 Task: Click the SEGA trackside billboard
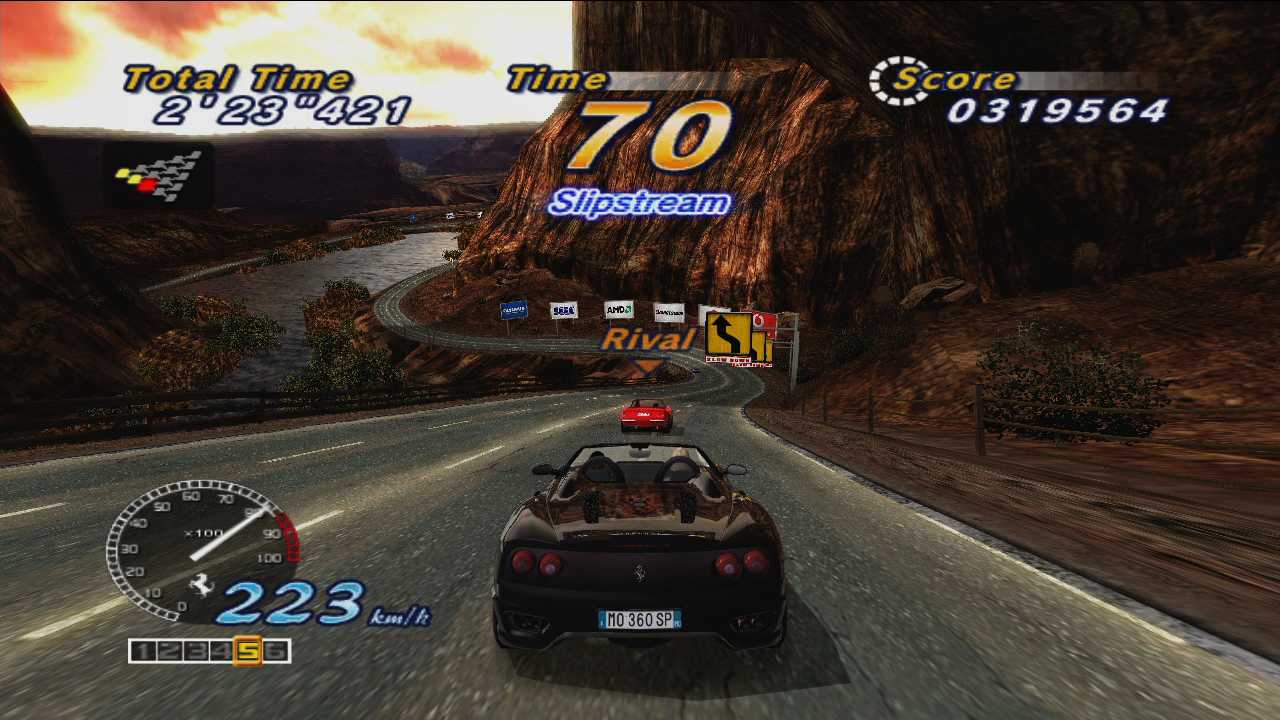pos(562,309)
